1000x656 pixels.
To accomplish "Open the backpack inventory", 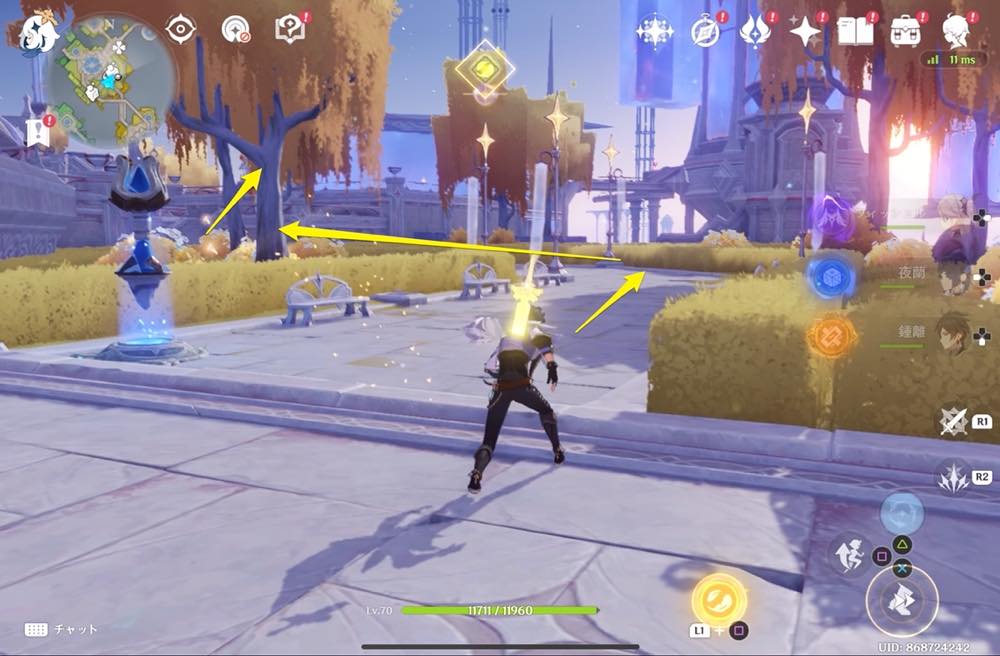I will coord(906,32).
